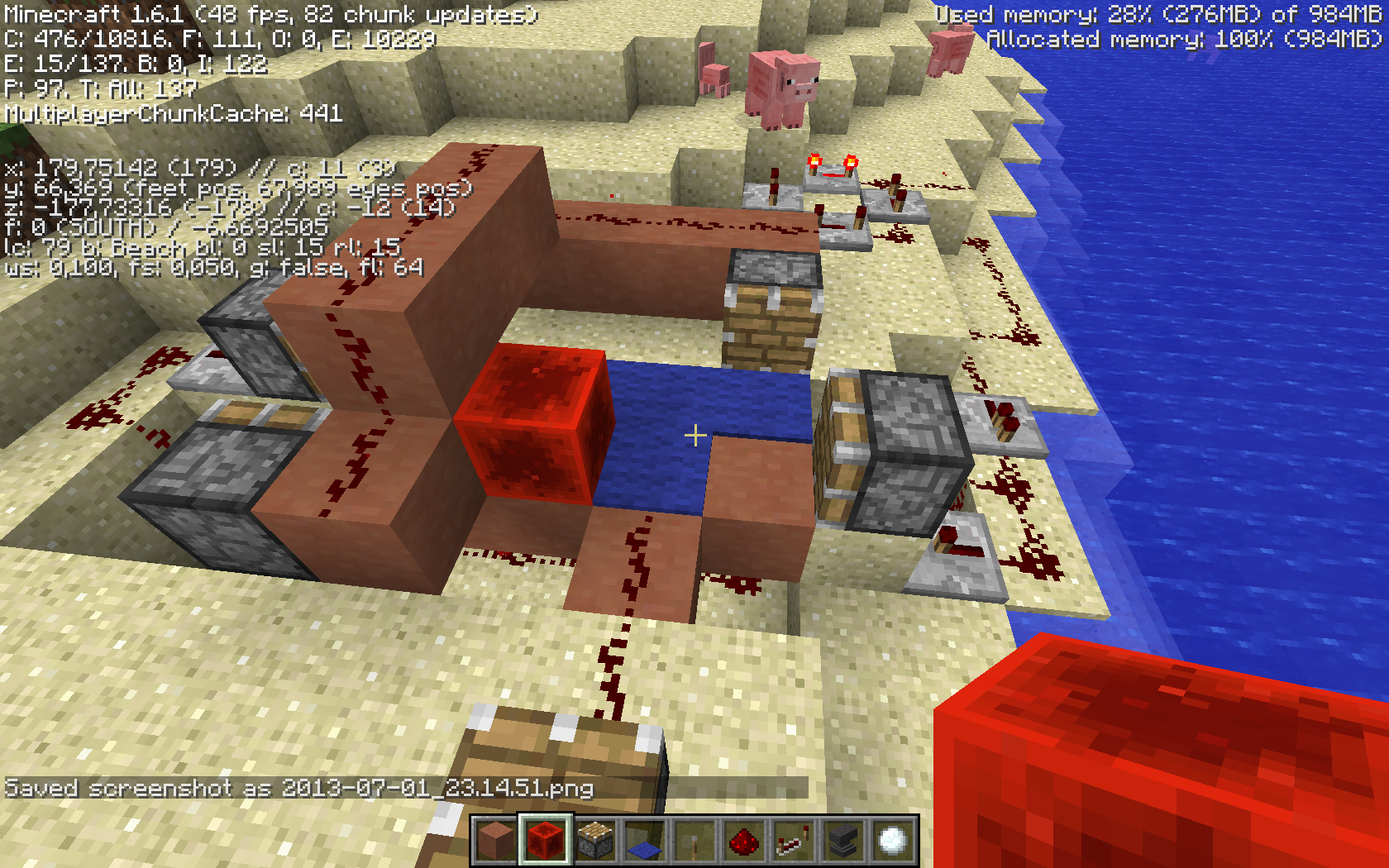Select the brown hardened clay block slot
1389x868 pixels.
pyautogui.click(x=496, y=841)
